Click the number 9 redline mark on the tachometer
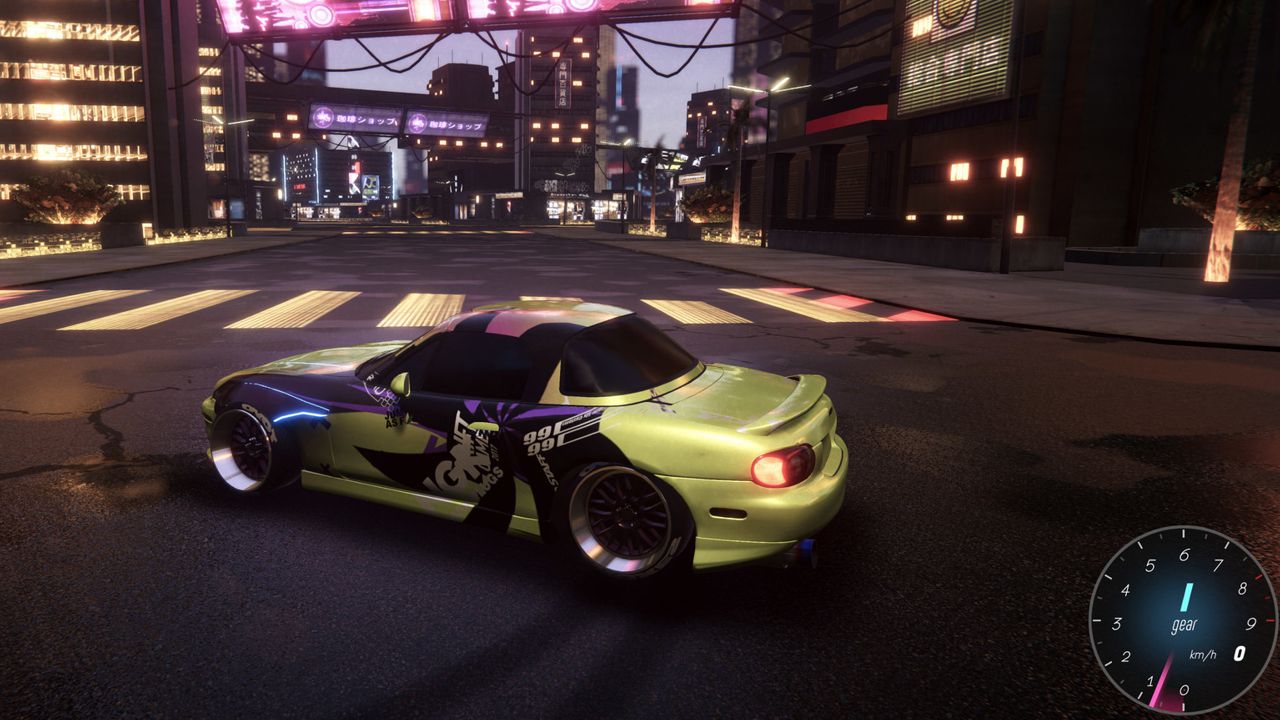Image resolution: width=1280 pixels, height=720 pixels. tap(1252, 624)
